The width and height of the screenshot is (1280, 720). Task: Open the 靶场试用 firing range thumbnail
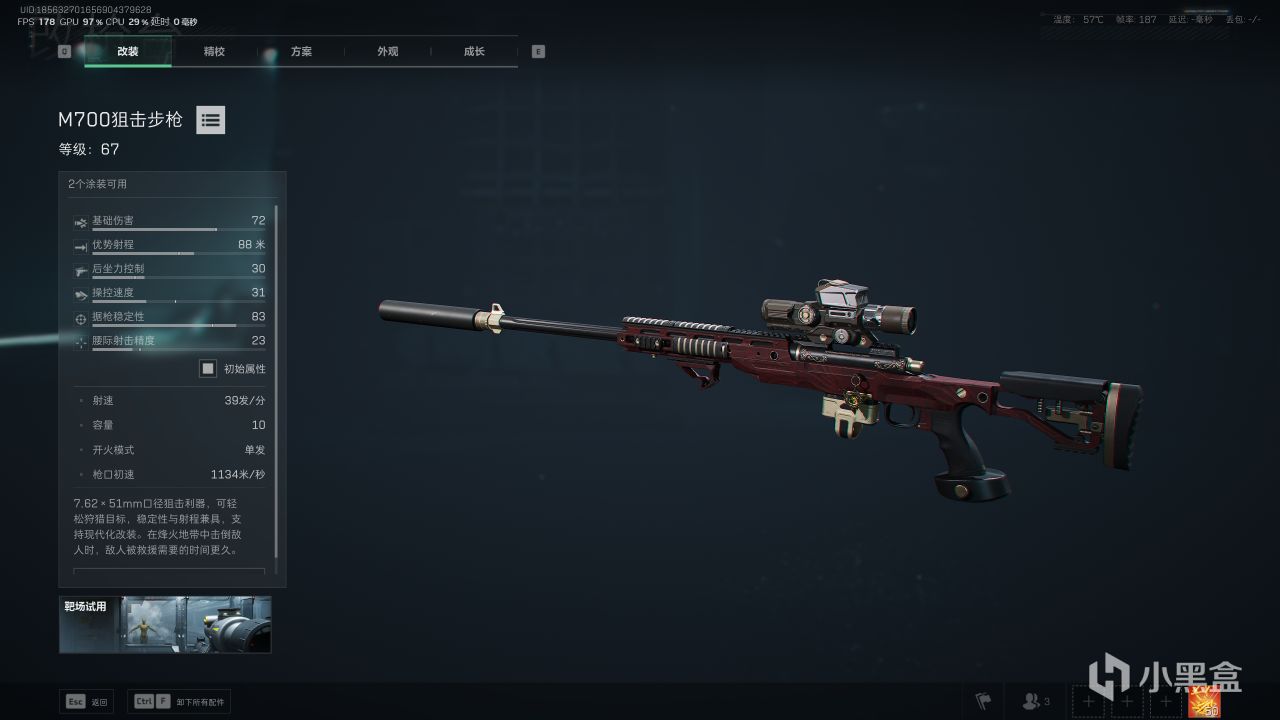click(165, 624)
